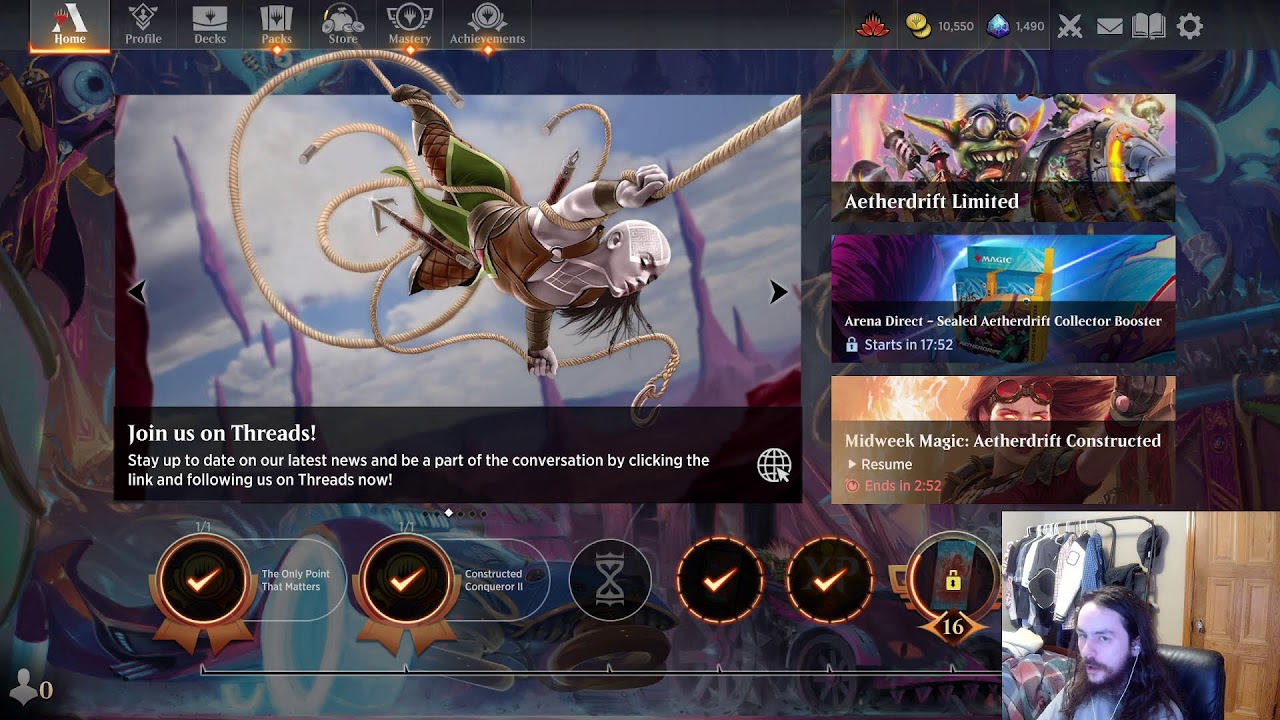Open Arena Direct Sealed Aetherdrift event
Image resolution: width=1280 pixels, height=720 pixels.
click(1003, 298)
